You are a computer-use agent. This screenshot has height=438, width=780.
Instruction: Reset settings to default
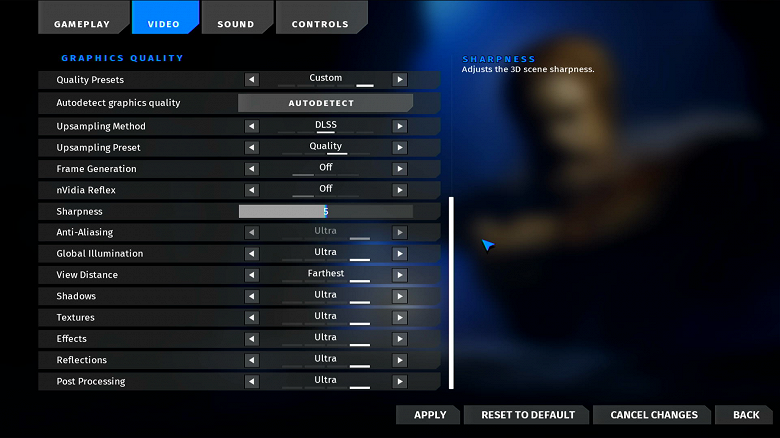tap(528, 415)
